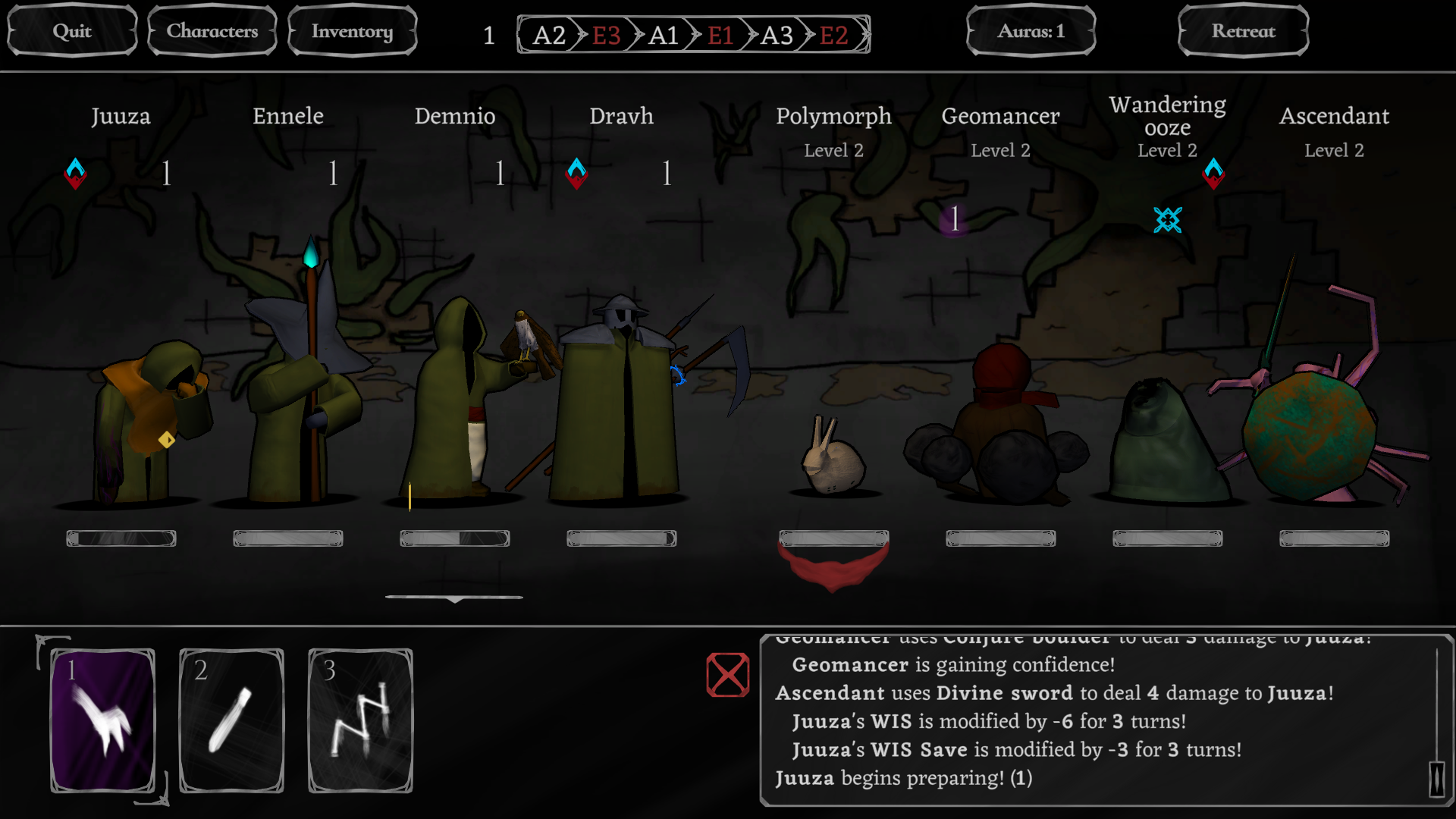This screenshot has width=1456, height=819.
Task: Click the buff icon above the Ascendant
Action: (1214, 173)
